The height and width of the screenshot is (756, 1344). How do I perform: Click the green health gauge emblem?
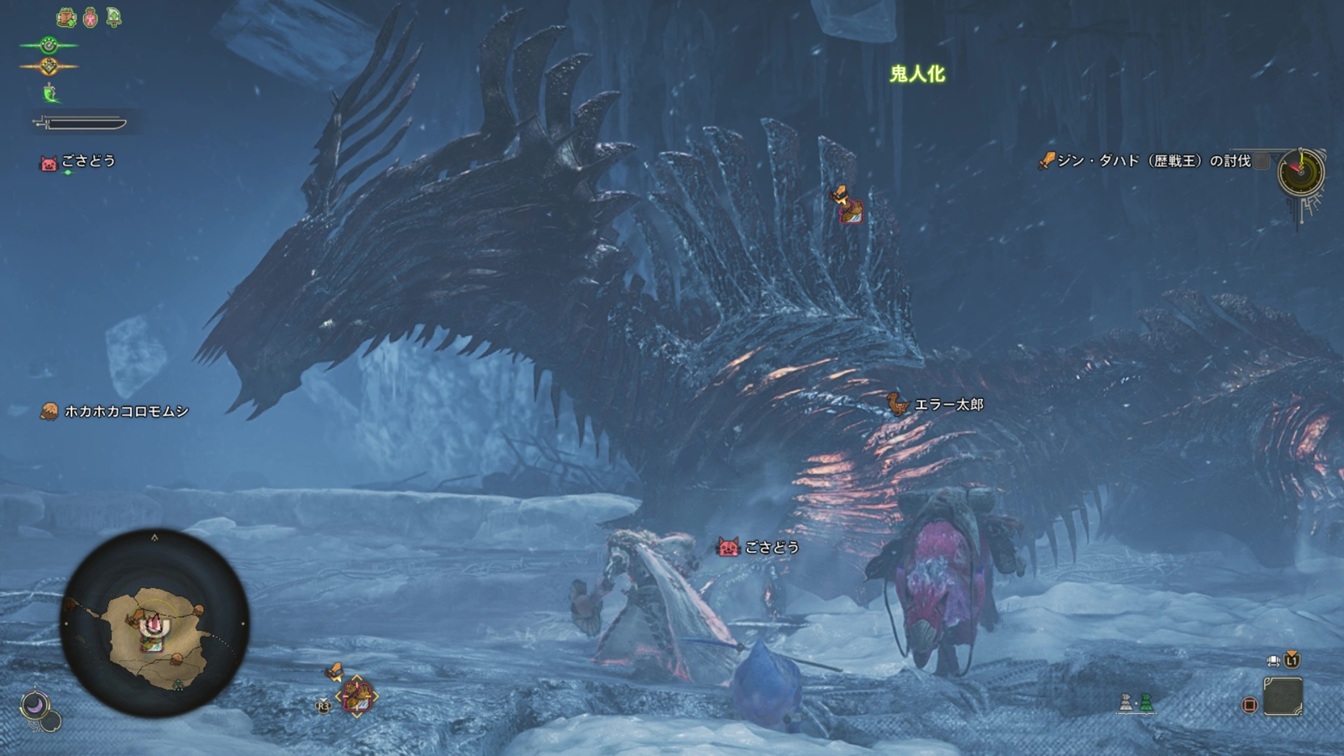pyautogui.click(x=48, y=44)
